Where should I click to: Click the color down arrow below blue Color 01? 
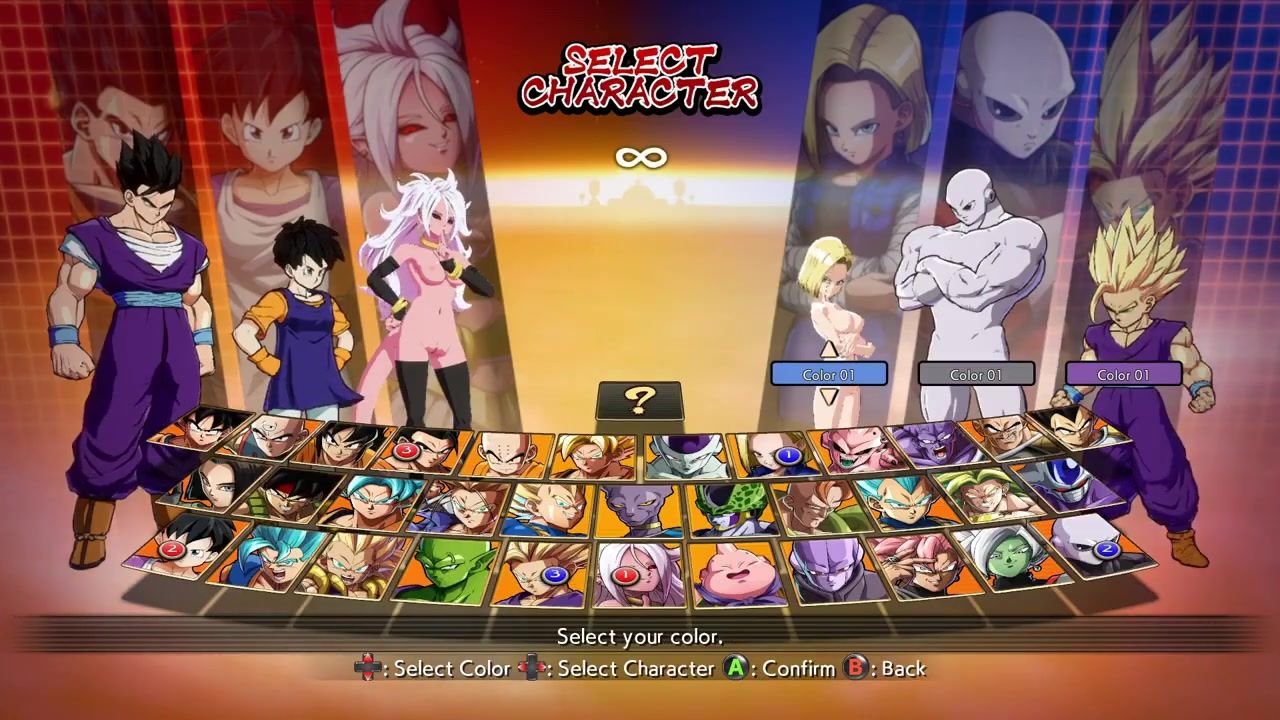pos(828,396)
